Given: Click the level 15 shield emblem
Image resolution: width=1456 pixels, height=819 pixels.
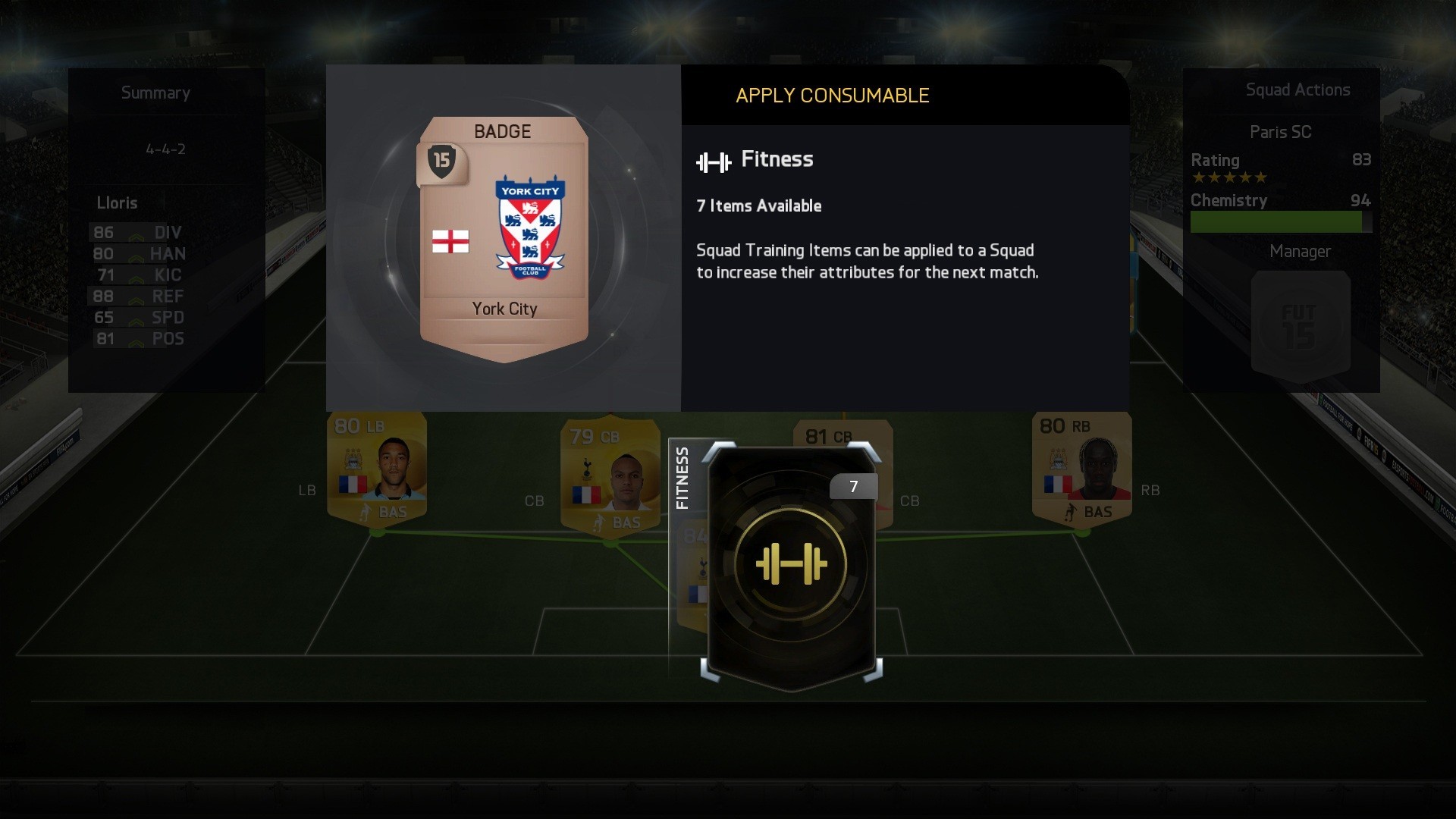Looking at the screenshot, I should click(441, 161).
